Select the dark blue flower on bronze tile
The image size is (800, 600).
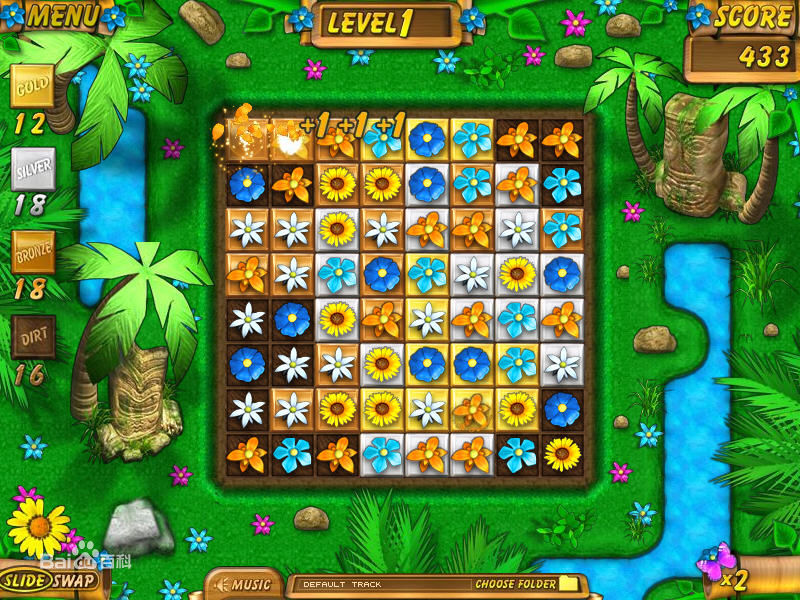pyautogui.click(x=382, y=274)
